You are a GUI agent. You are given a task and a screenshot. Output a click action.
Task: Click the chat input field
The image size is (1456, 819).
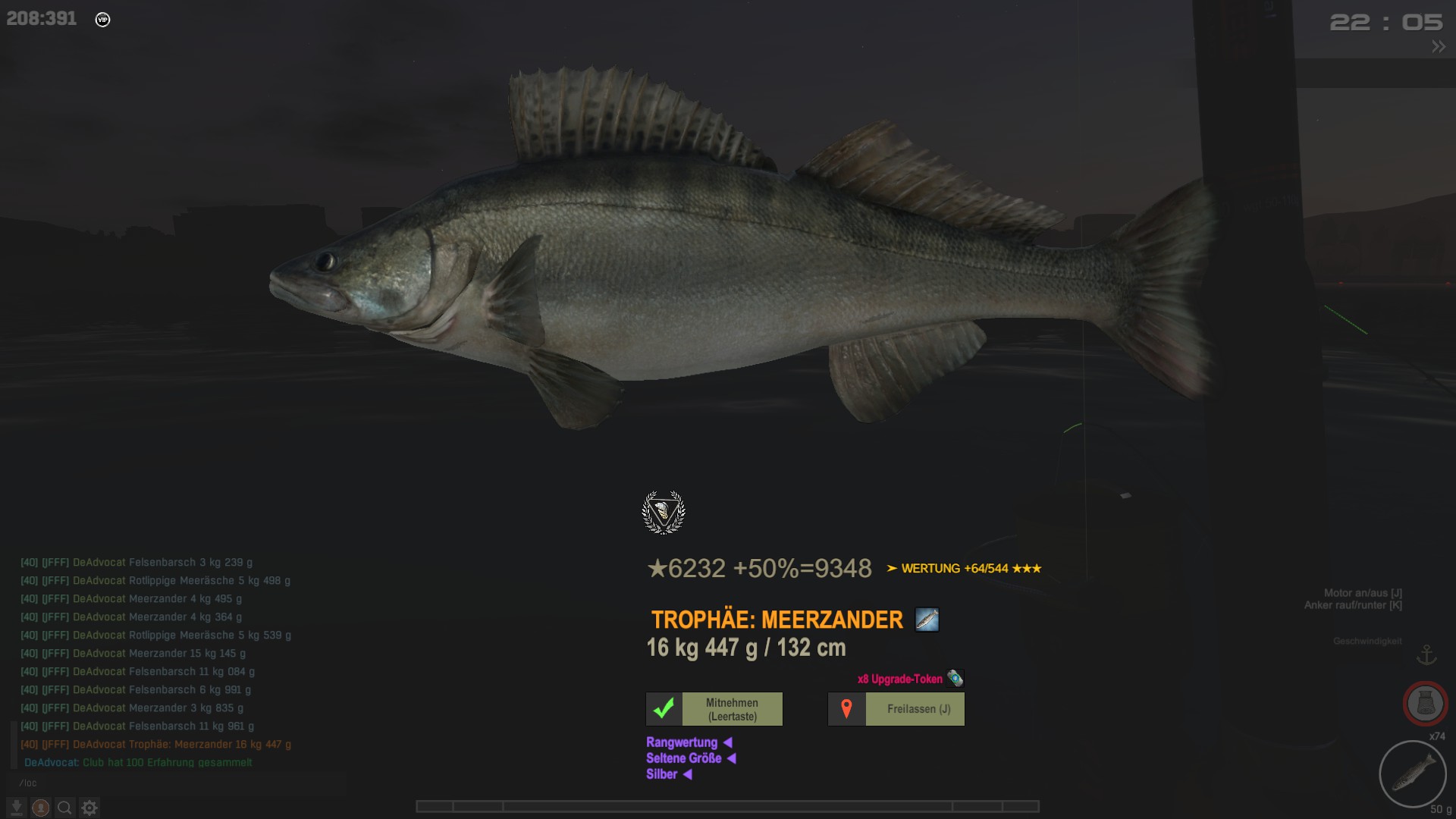[x=174, y=783]
